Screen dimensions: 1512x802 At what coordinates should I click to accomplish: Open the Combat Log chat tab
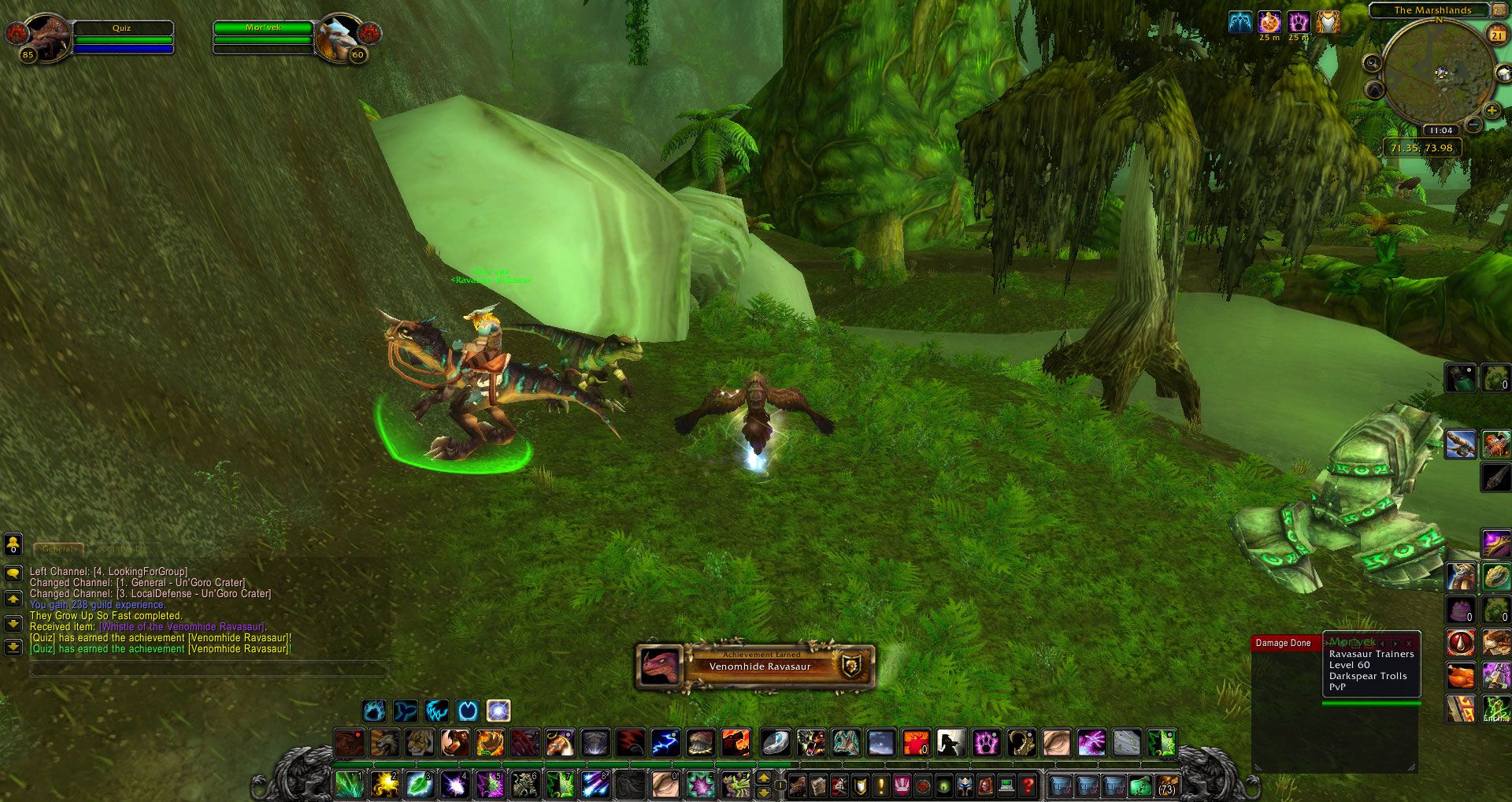[x=124, y=548]
